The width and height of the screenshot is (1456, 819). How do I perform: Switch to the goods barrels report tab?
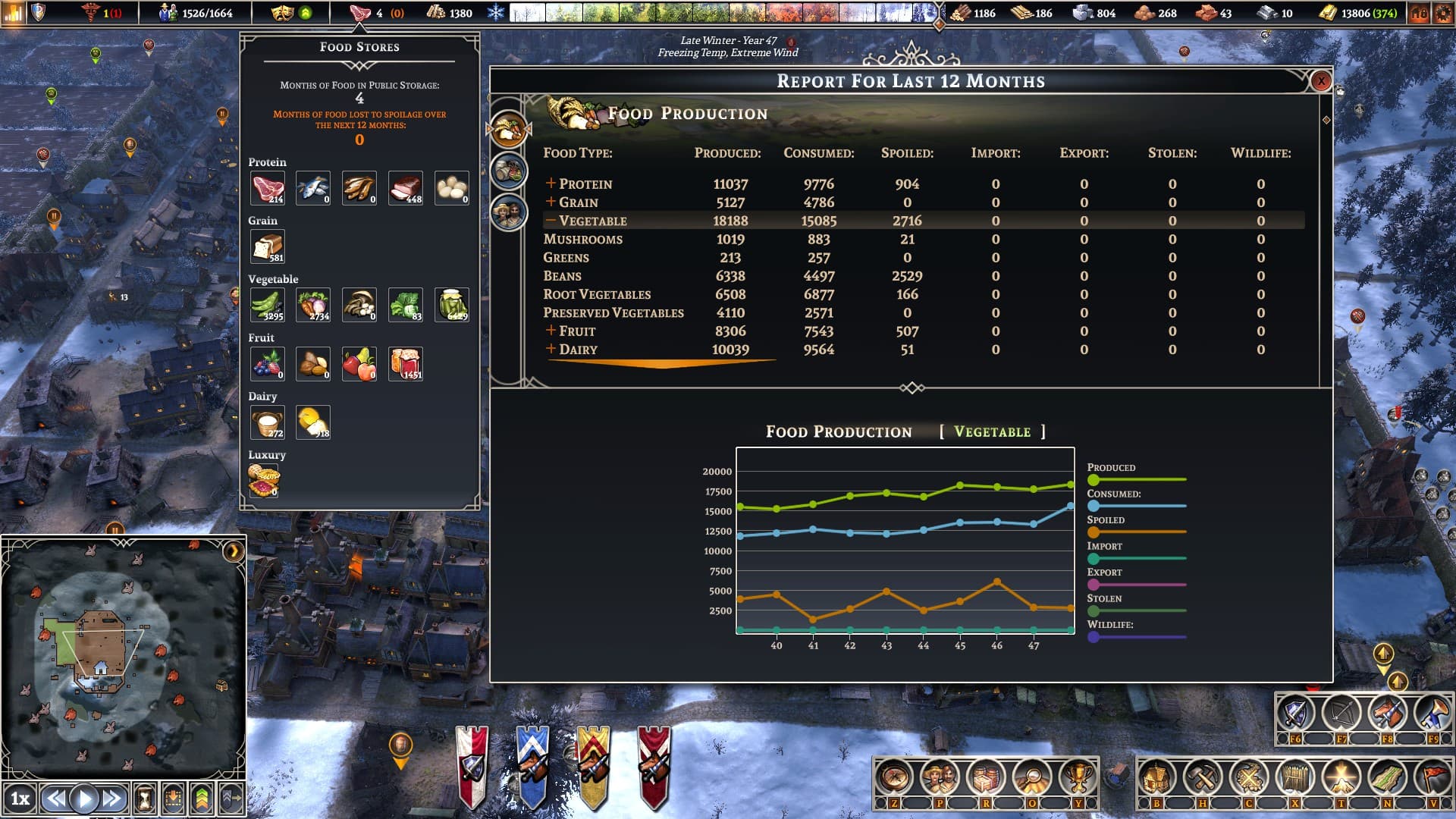click(x=508, y=171)
